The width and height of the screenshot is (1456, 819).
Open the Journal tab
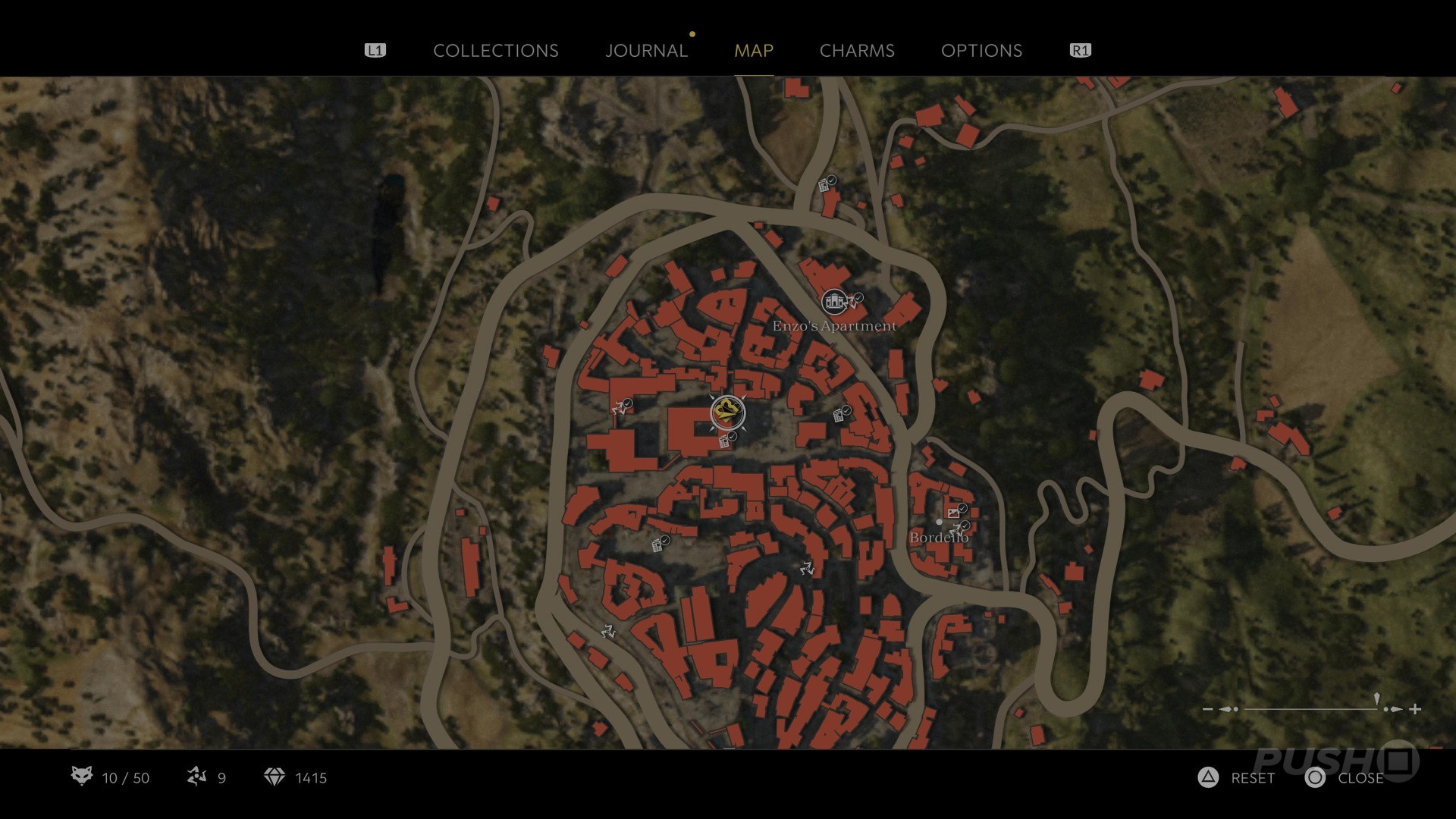(x=646, y=51)
